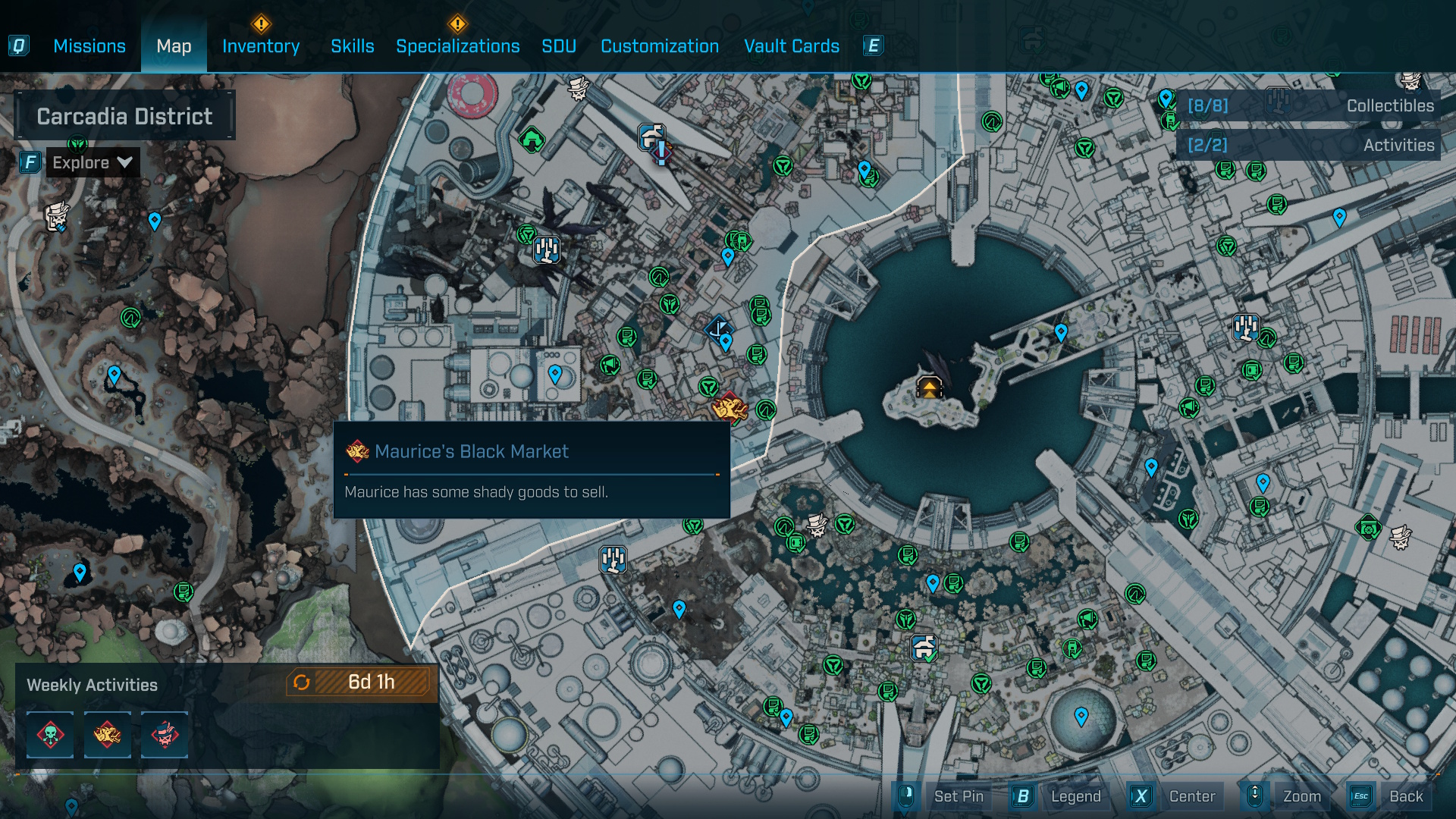
Task: Click the Legend button
Action: coord(1076,797)
